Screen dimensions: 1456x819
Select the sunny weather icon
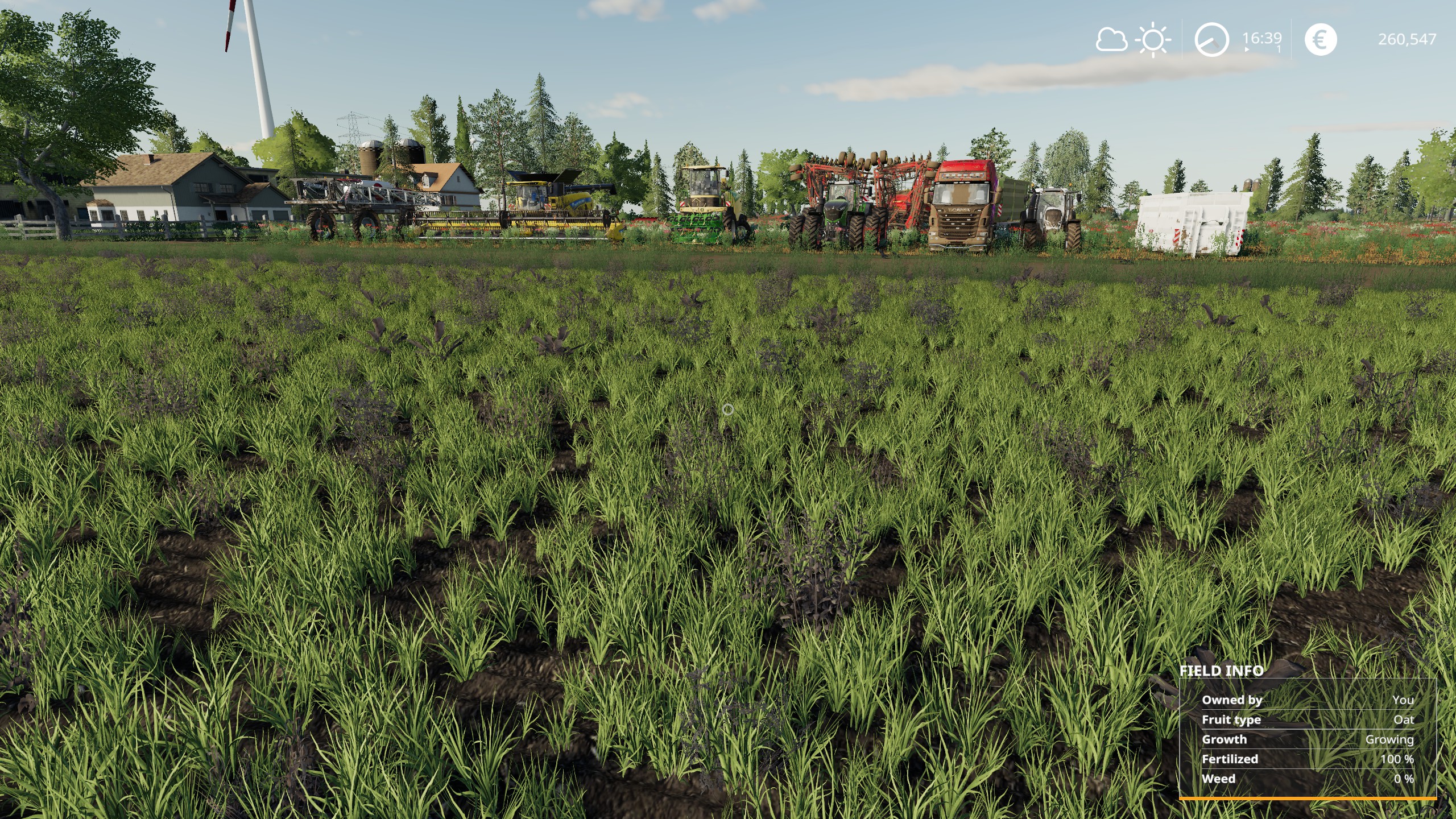[1153, 40]
